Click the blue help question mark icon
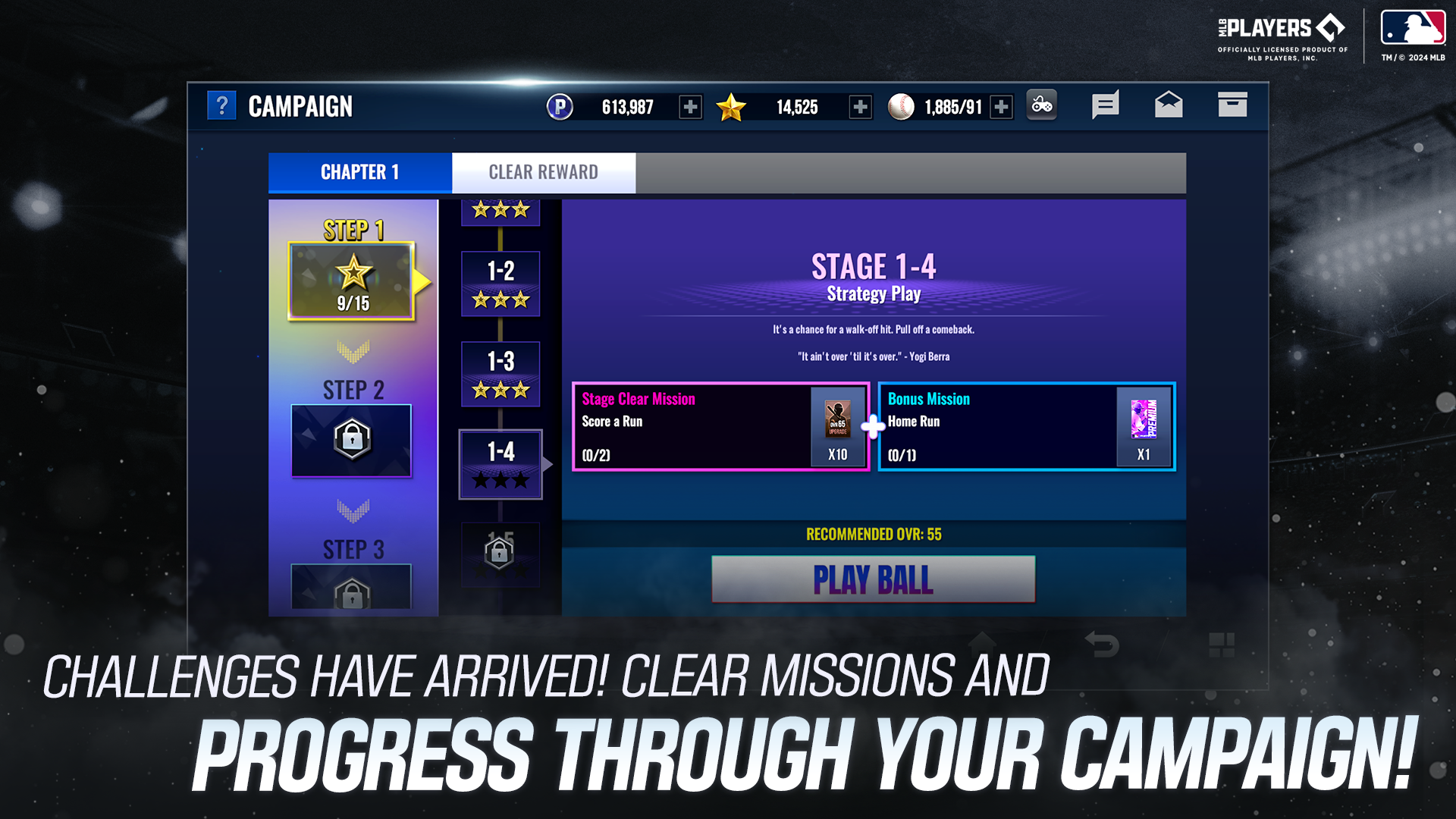Image resolution: width=1456 pixels, height=819 pixels. pyautogui.click(x=221, y=105)
